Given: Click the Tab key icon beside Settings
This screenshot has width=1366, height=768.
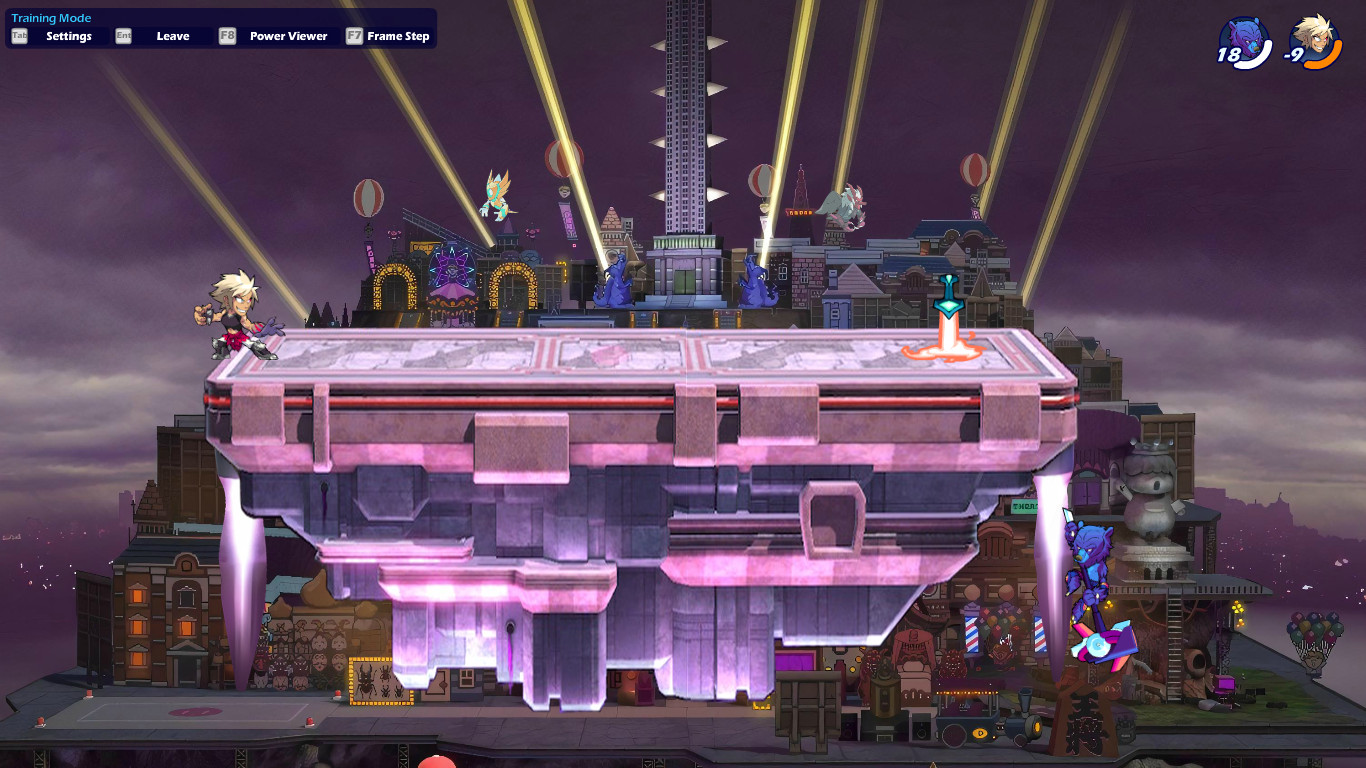Looking at the screenshot, I should (17, 35).
